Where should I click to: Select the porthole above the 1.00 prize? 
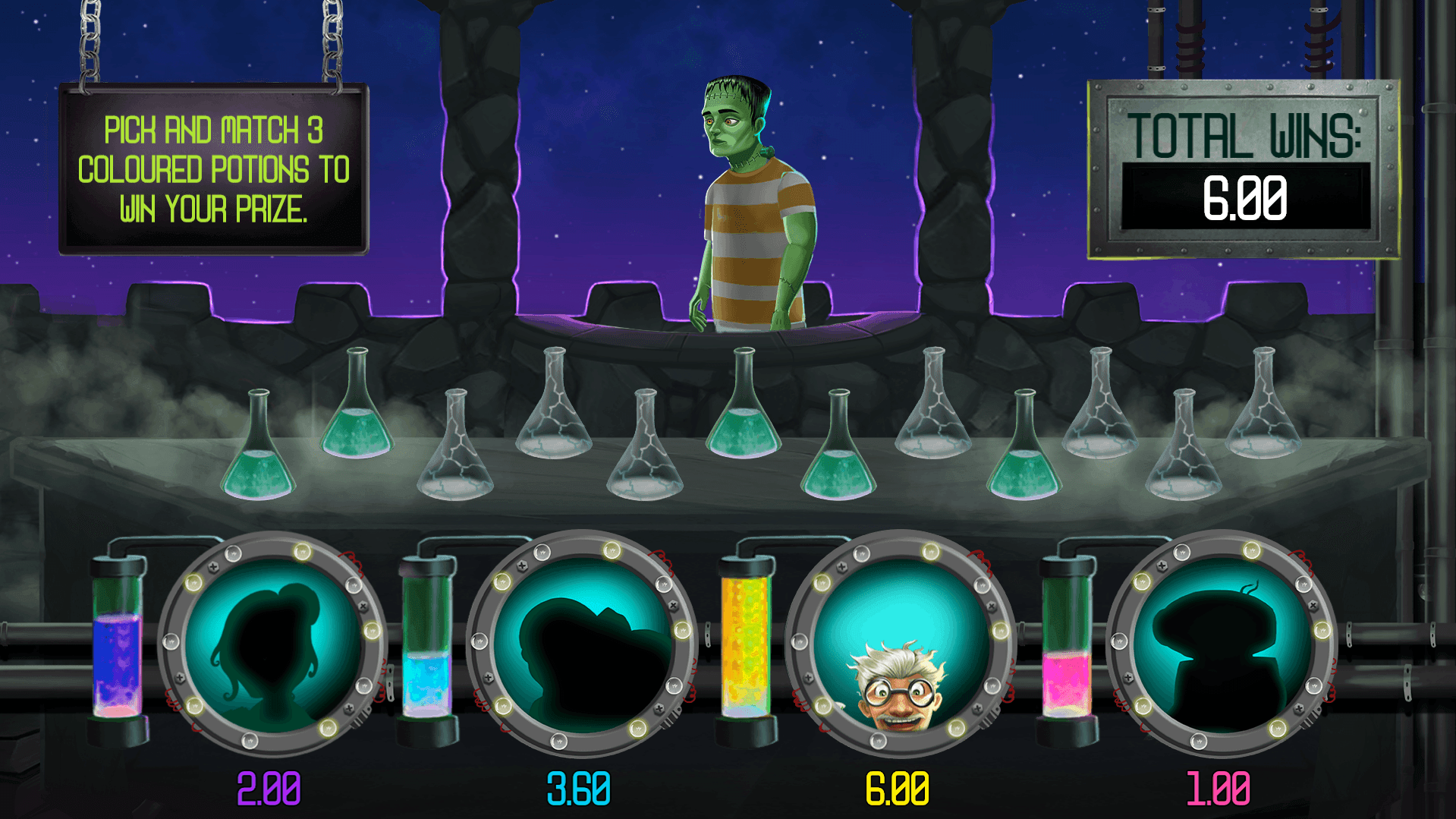click(x=1220, y=645)
